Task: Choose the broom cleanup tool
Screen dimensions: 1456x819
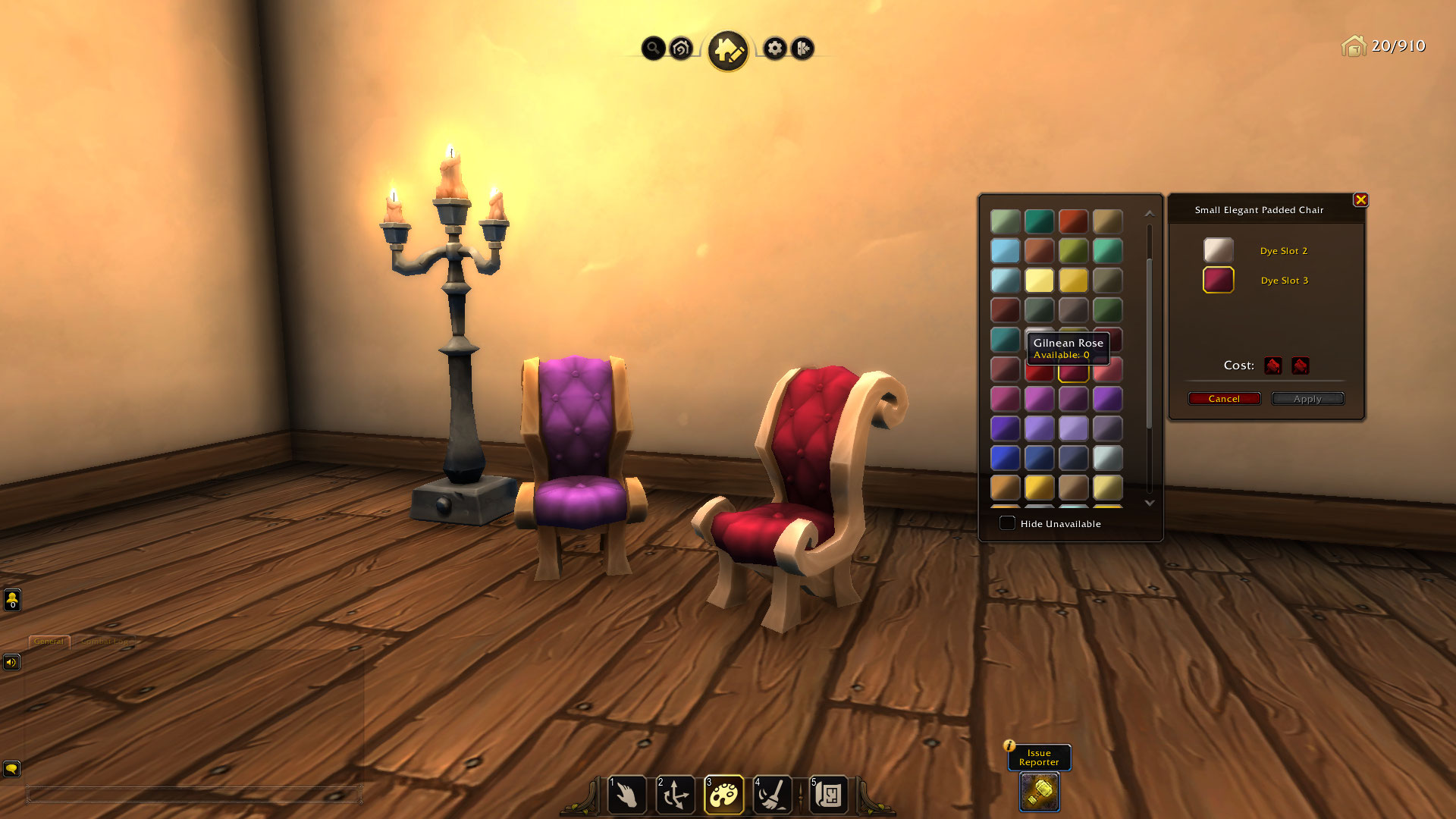Action: [x=773, y=795]
